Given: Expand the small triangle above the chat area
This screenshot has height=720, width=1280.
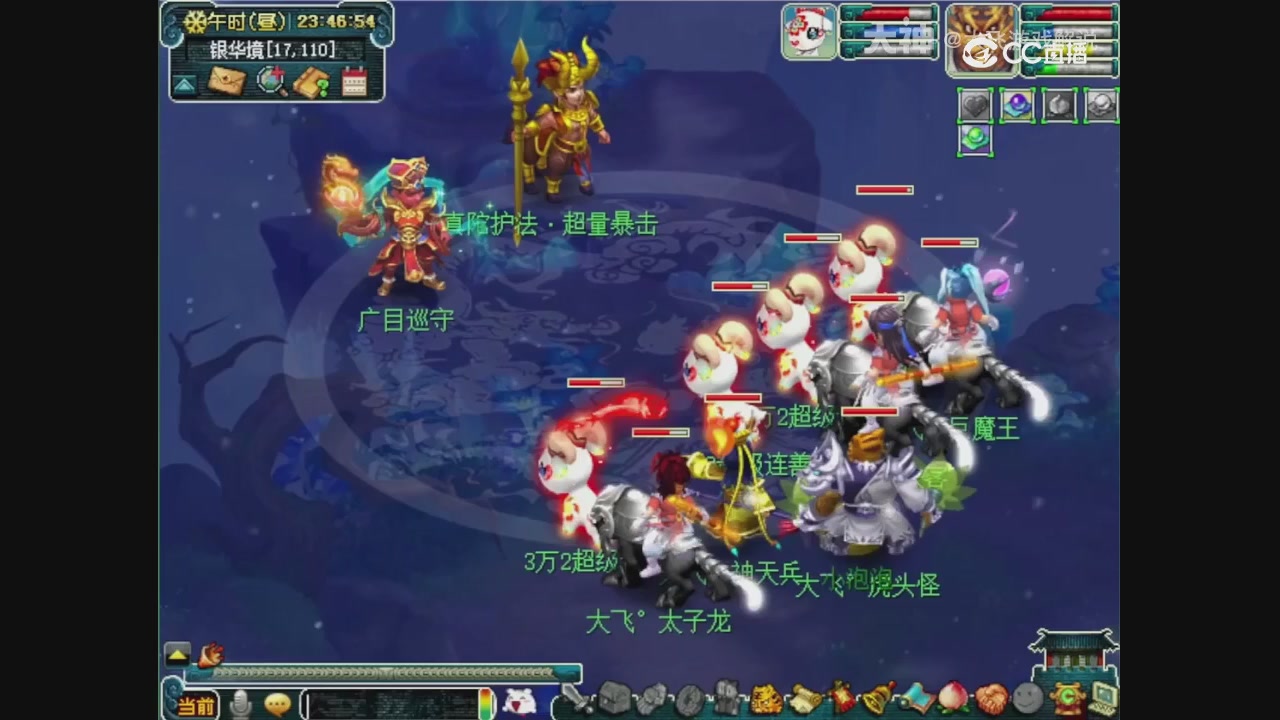Looking at the screenshot, I should tap(175, 655).
